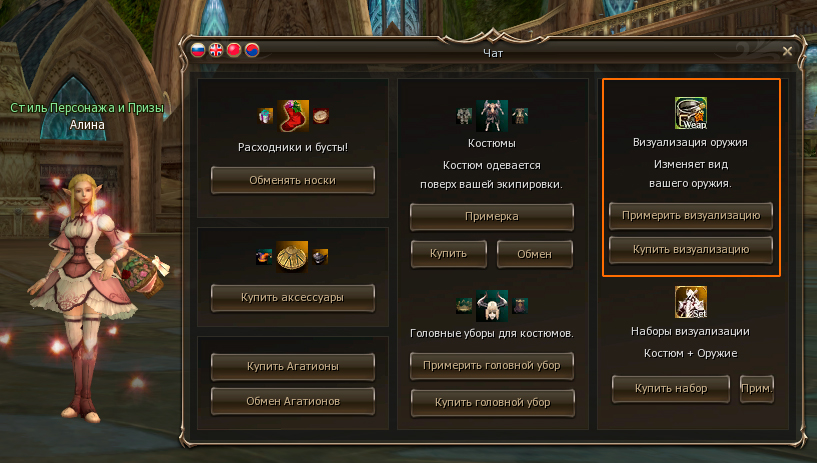Open costume Примерка preview
This screenshot has height=463, width=817.
492,216
